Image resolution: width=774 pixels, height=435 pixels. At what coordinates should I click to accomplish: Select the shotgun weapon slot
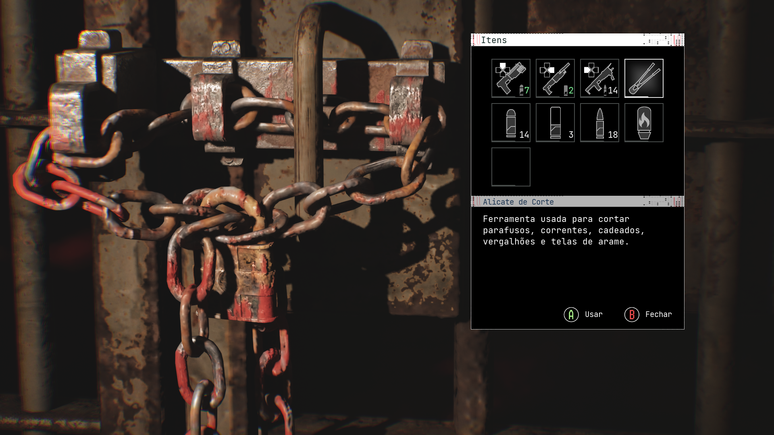click(x=555, y=78)
